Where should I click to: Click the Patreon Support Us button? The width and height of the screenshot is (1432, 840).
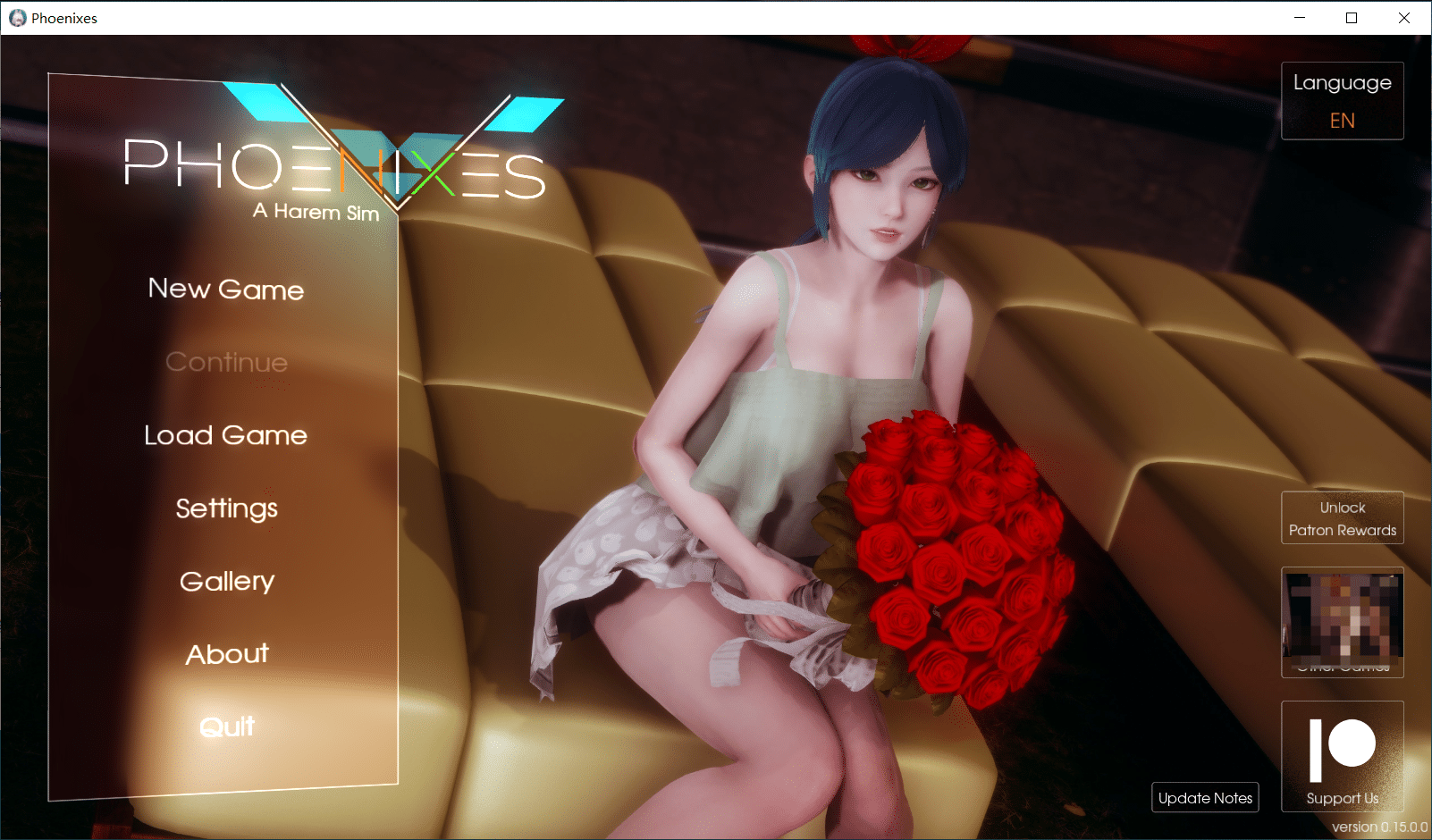click(1342, 756)
